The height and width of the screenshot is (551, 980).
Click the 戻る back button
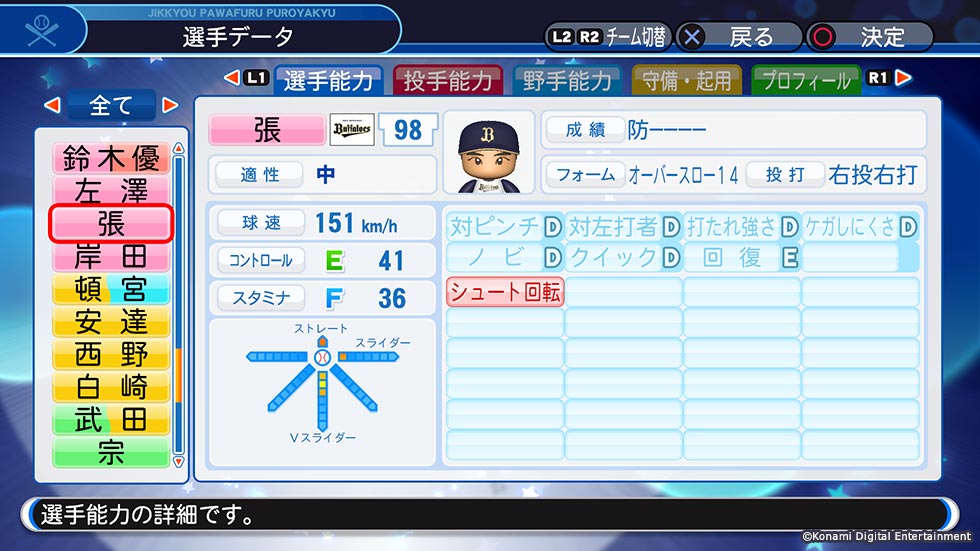pyautogui.click(x=738, y=37)
